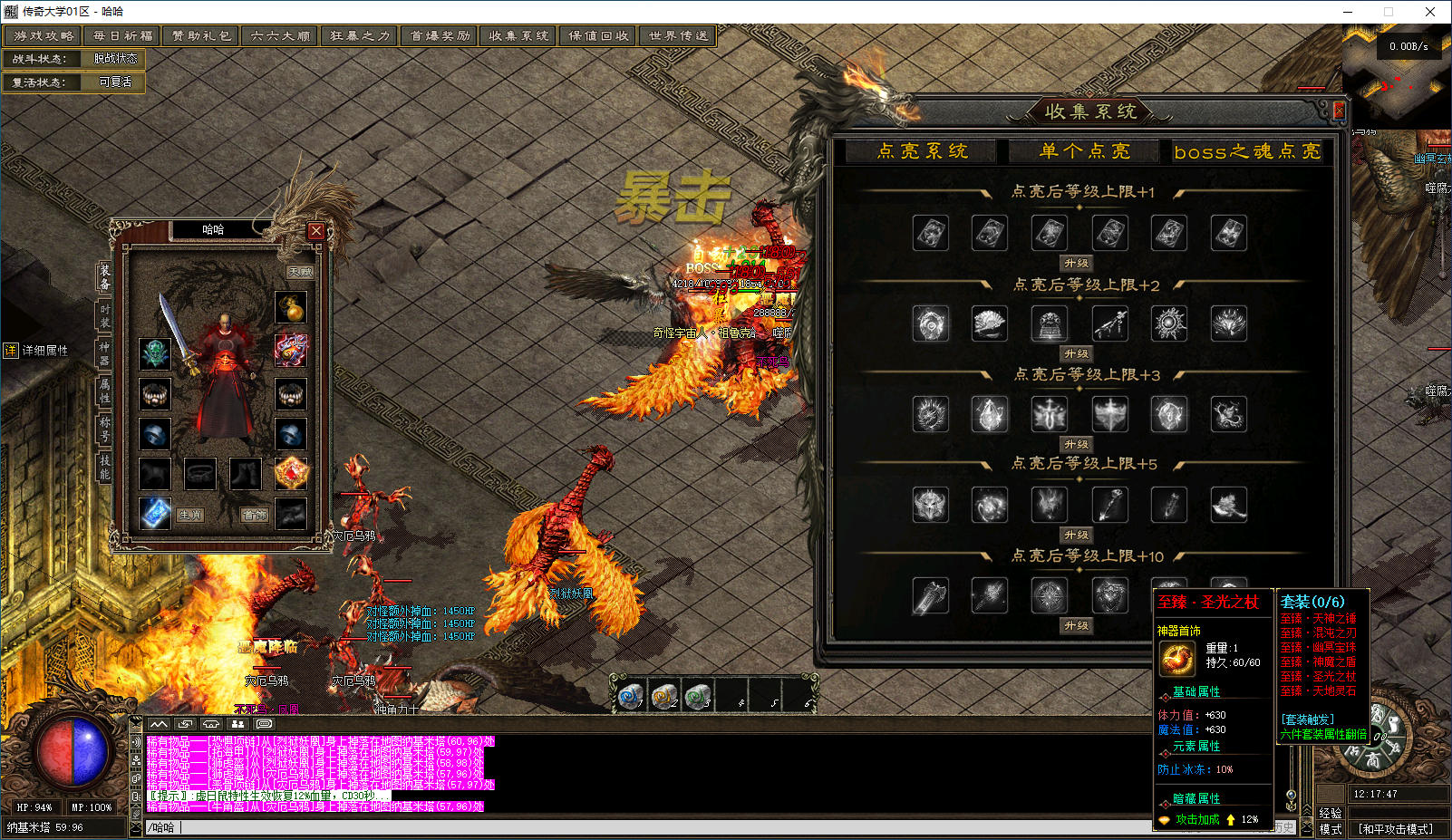Select the 保值回收 recycle menu button
The height and width of the screenshot is (840, 1452).
598,35
